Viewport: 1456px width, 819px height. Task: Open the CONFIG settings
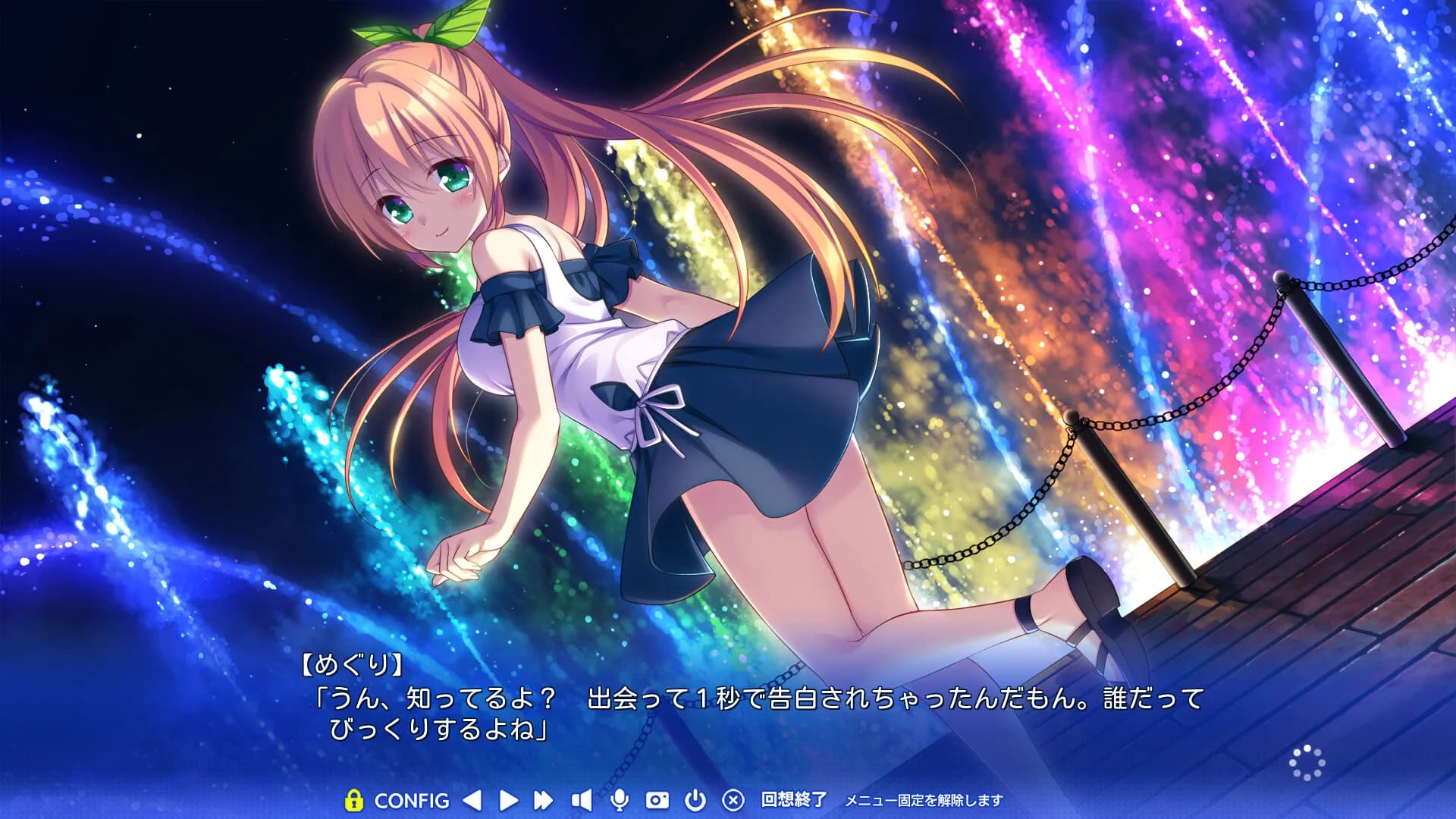(x=412, y=800)
